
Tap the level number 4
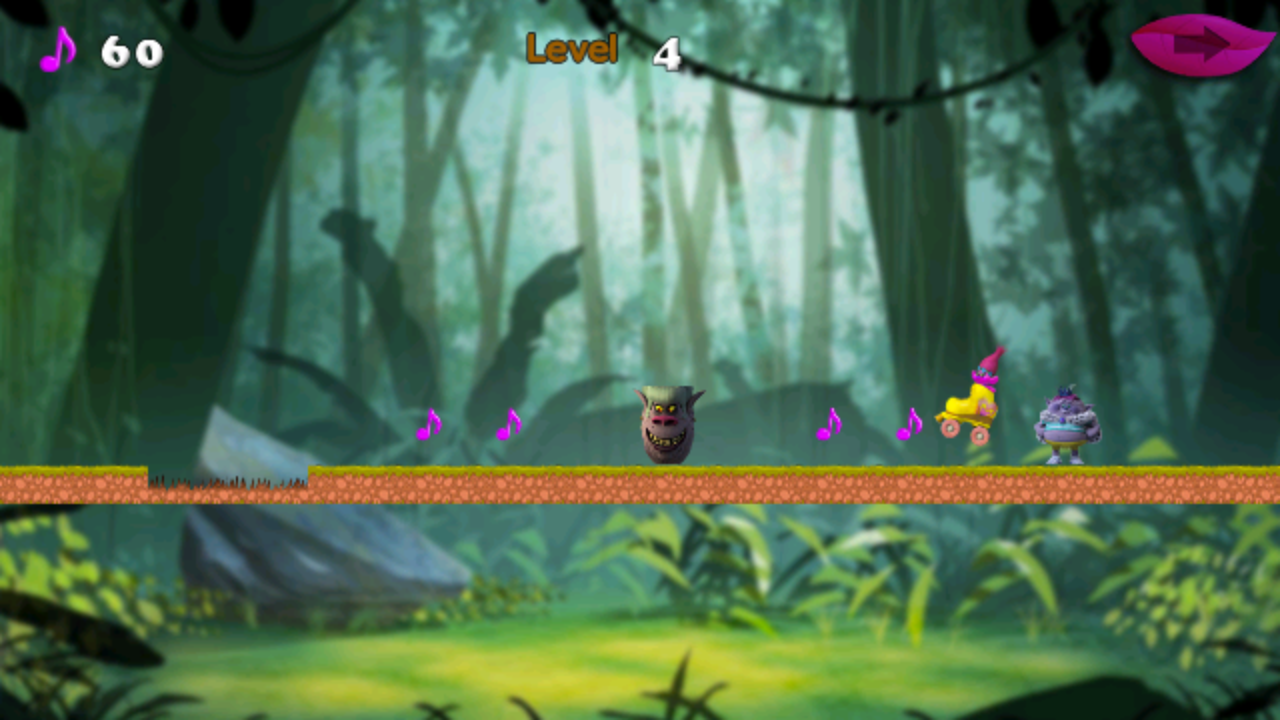click(668, 50)
